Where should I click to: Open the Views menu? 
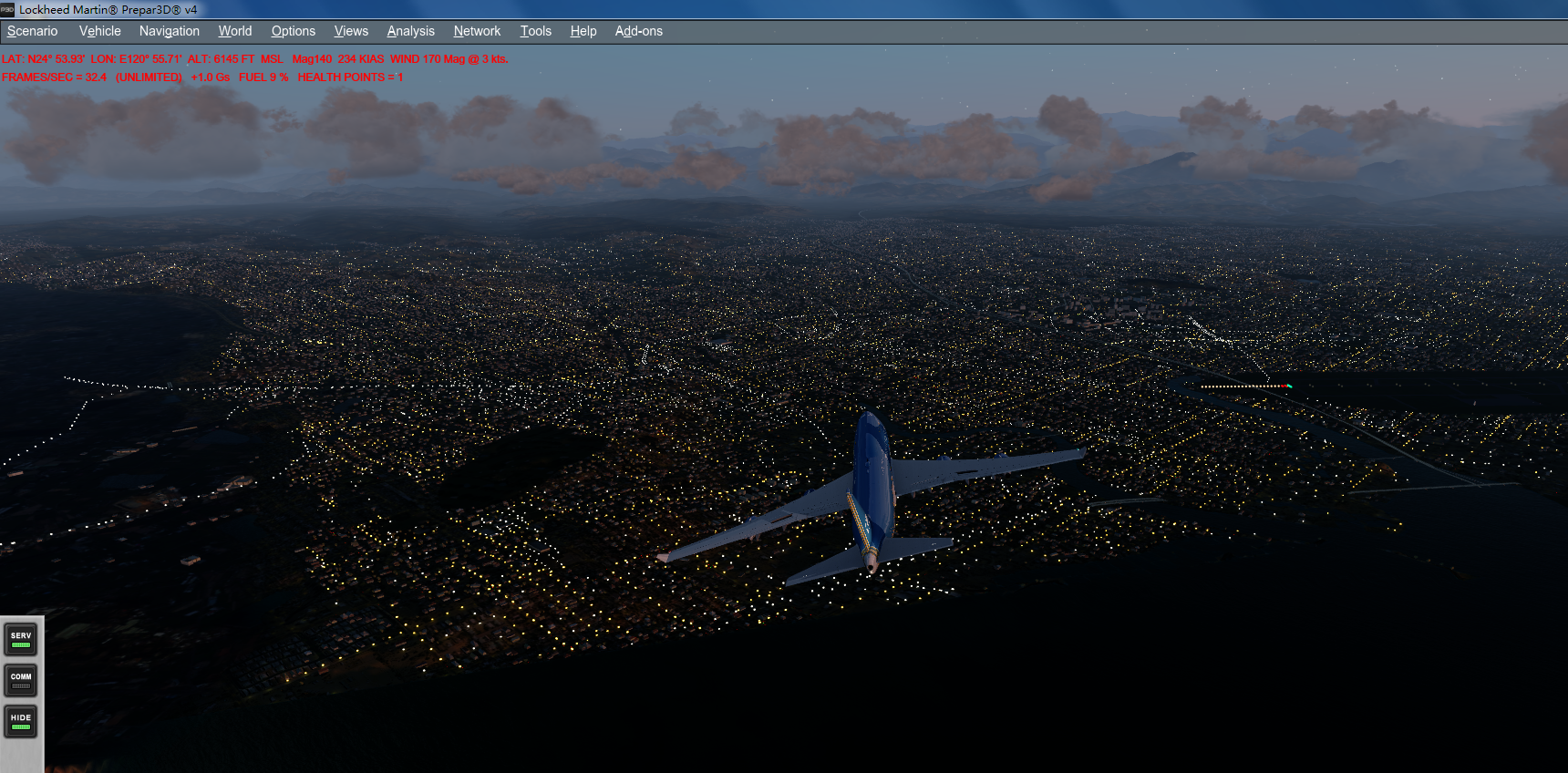click(x=351, y=30)
